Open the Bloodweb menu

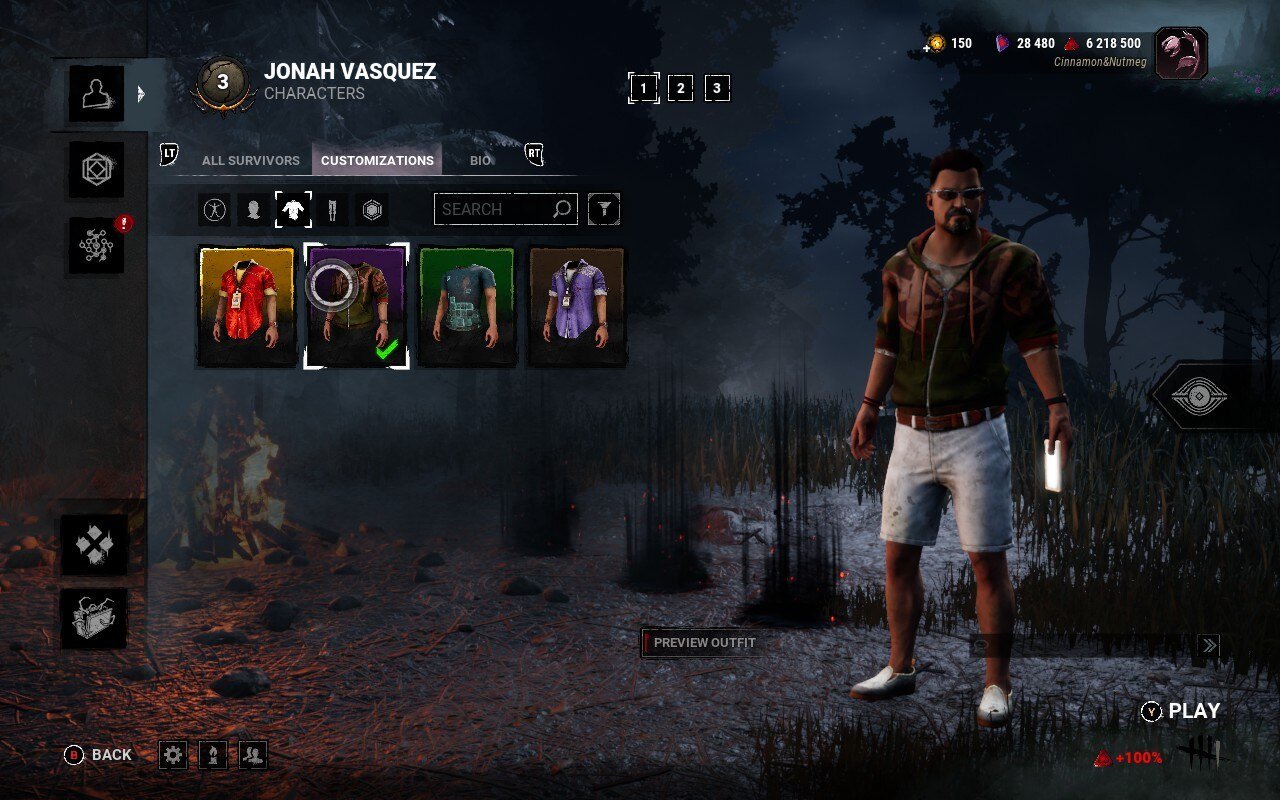click(96, 246)
